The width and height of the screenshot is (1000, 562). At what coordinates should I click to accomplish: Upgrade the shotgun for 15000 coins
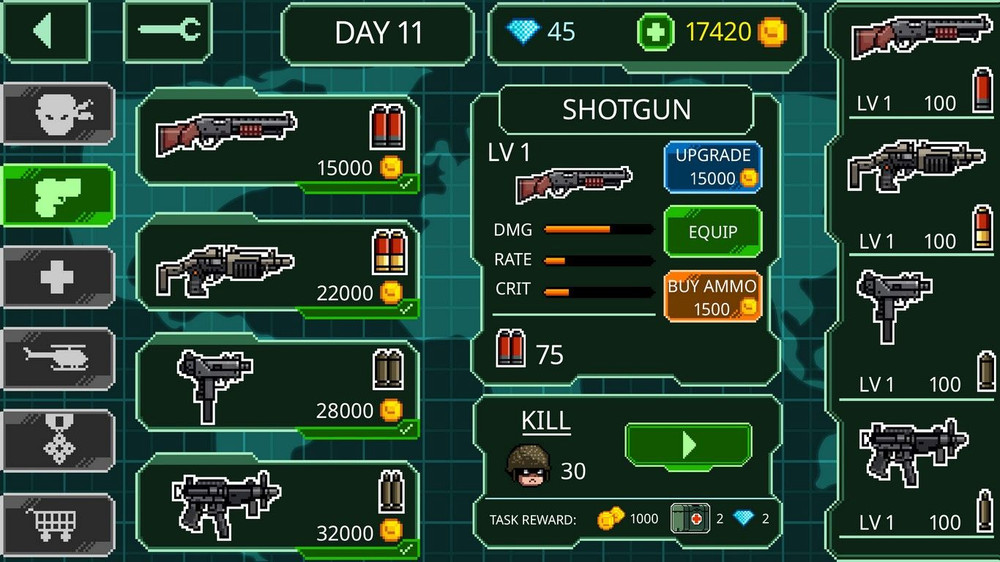click(x=712, y=167)
